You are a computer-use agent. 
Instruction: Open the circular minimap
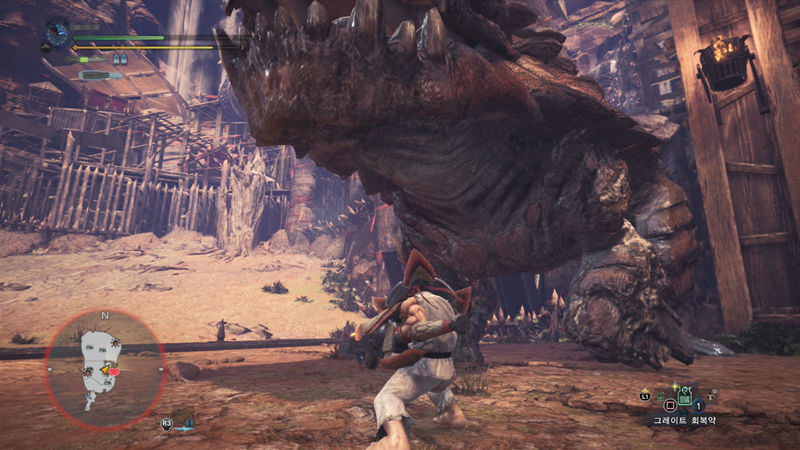103,369
